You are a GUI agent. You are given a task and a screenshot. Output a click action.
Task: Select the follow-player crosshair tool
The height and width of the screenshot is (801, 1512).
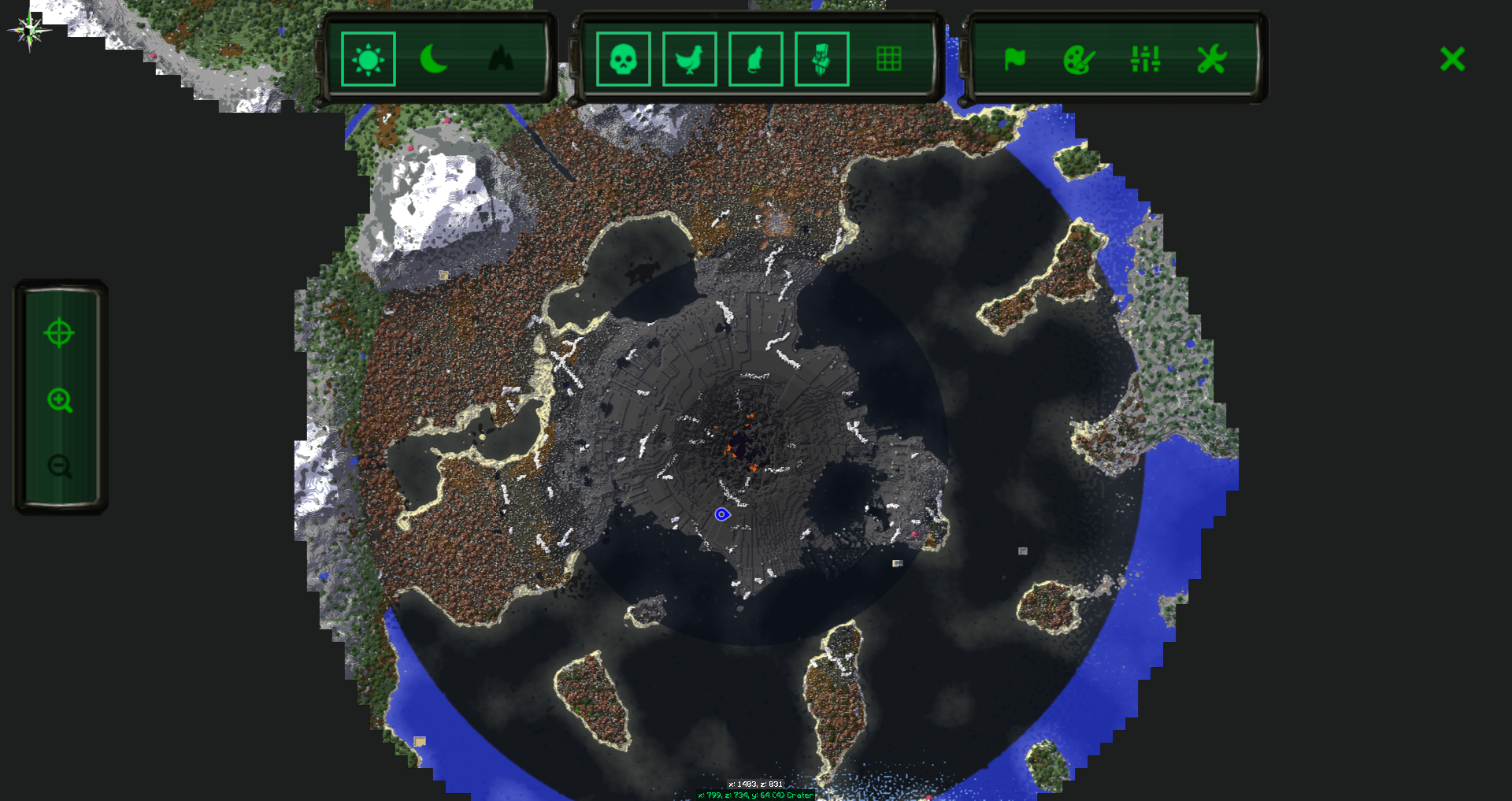coord(61,334)
